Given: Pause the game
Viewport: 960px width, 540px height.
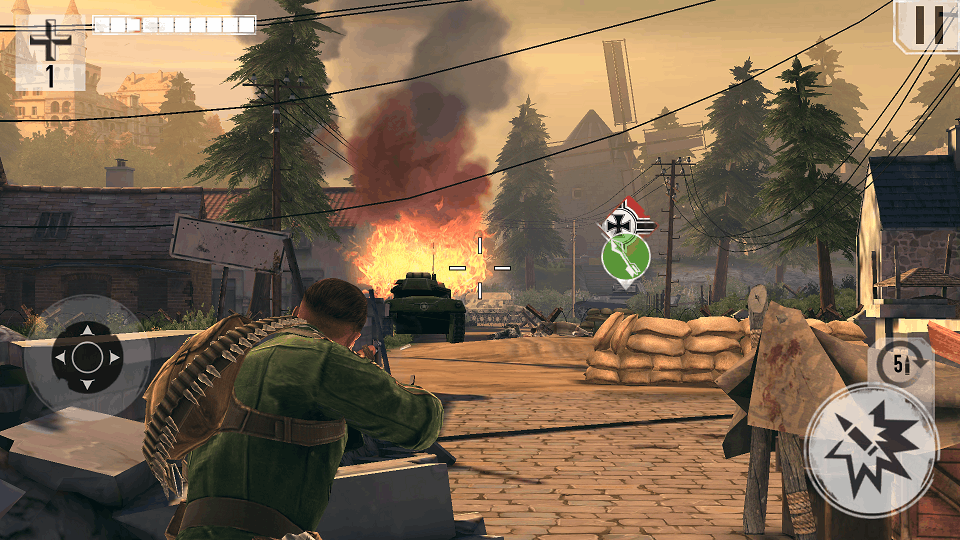Looking at the screenshot, I should click(927, 25).
